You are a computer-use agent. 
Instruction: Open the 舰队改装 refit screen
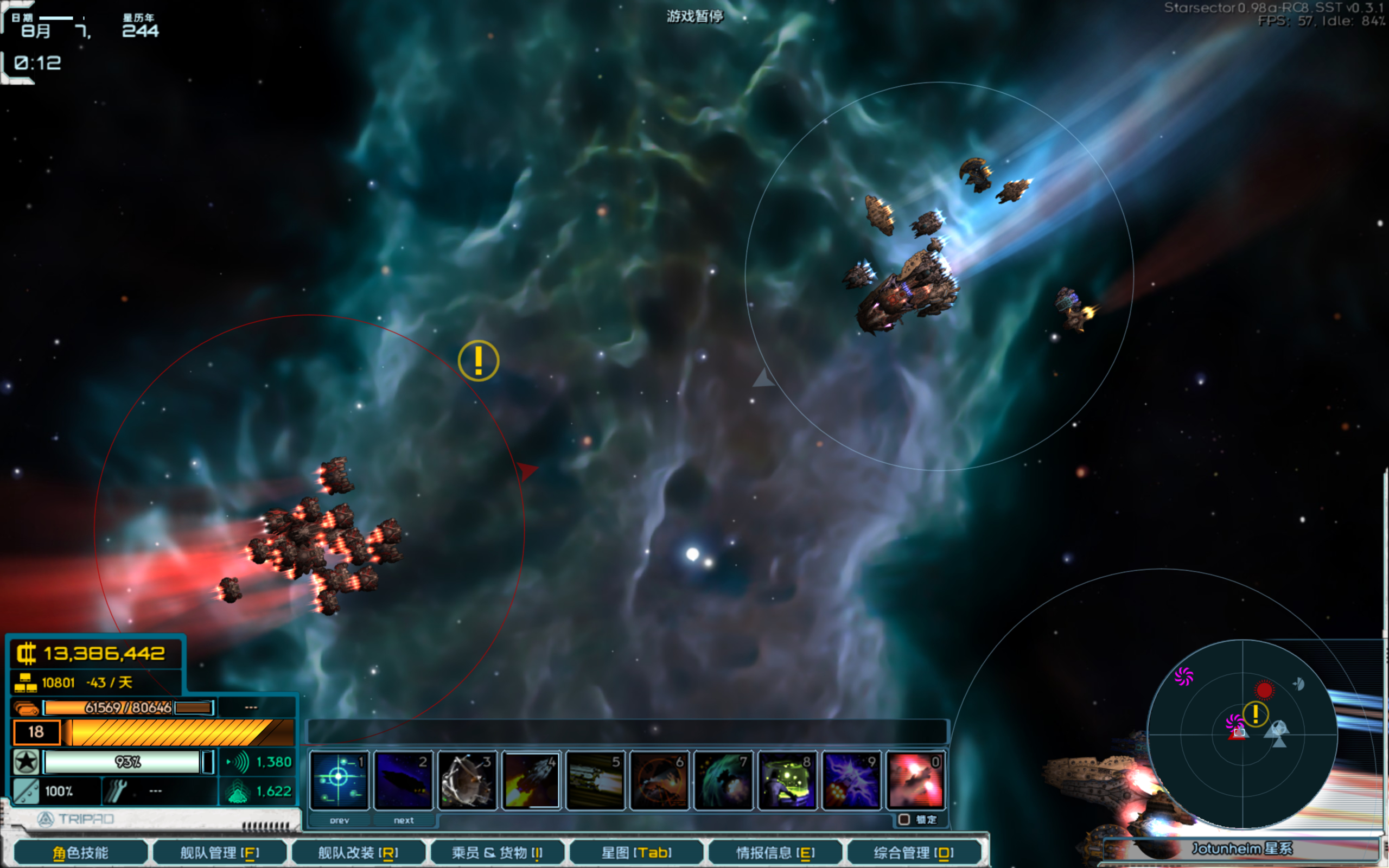coord(358,852)
